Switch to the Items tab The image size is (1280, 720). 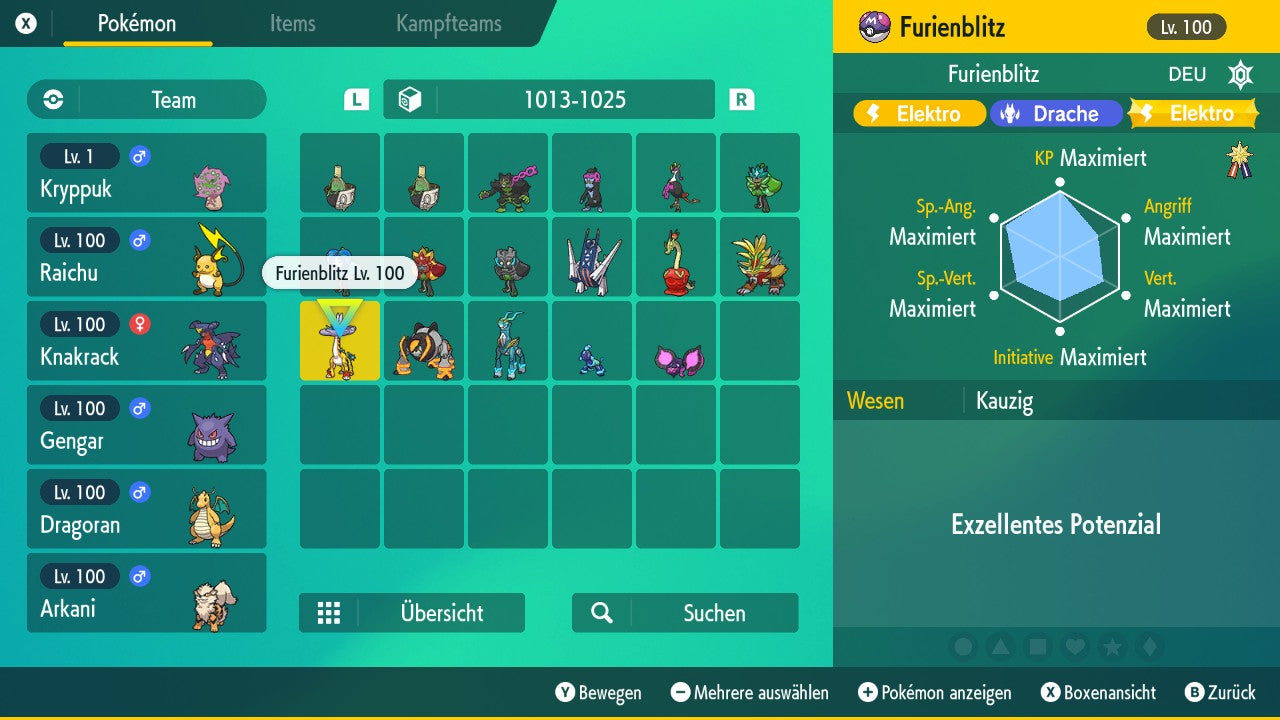click(x=292, y=24)
